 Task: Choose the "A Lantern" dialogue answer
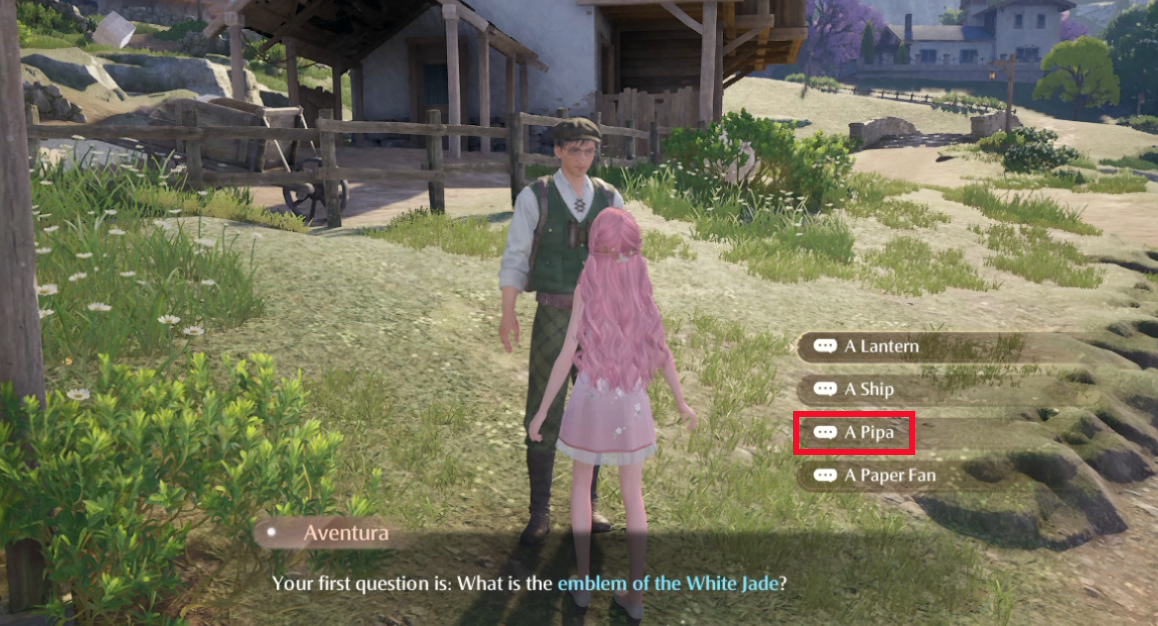(880, 347)
